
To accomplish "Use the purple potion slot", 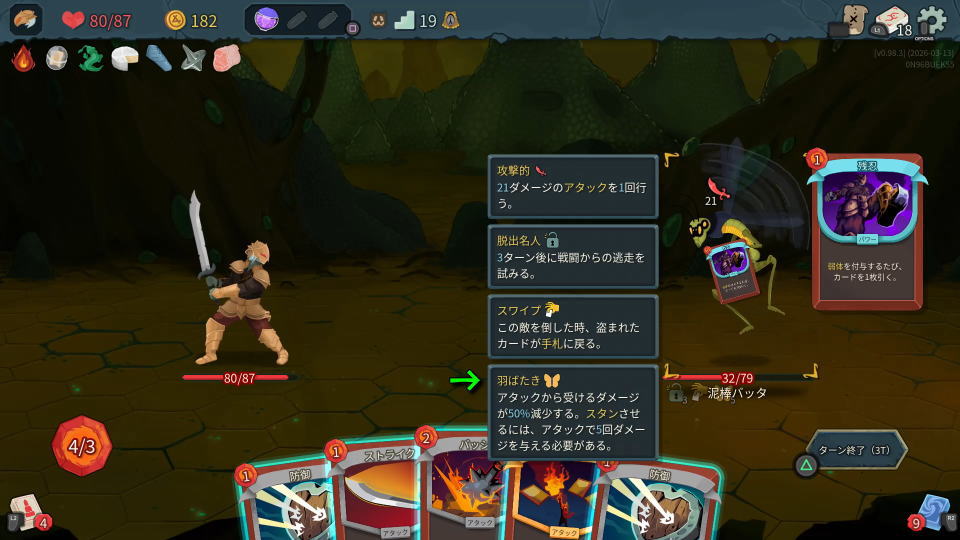I will tap(266, 20).
